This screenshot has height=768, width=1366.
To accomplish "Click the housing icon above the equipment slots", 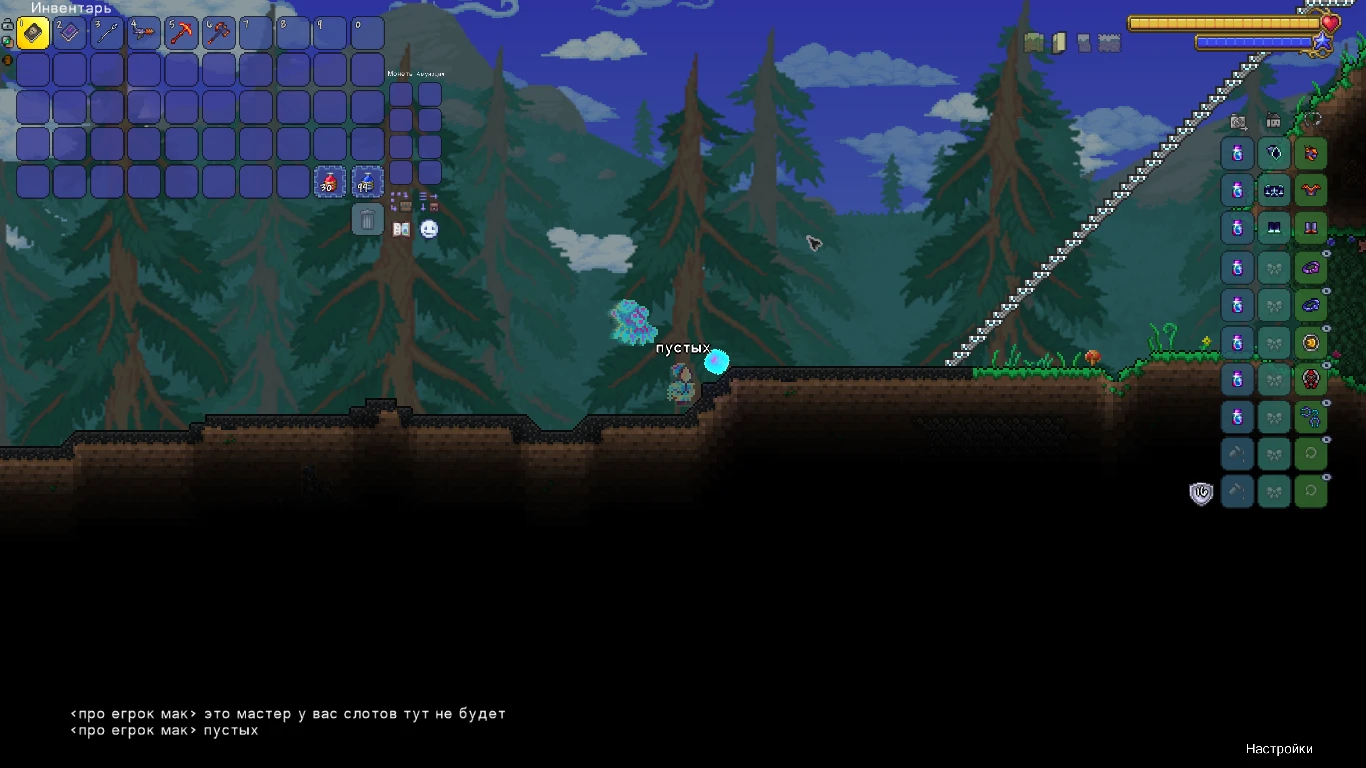I will coord(1274,120).
